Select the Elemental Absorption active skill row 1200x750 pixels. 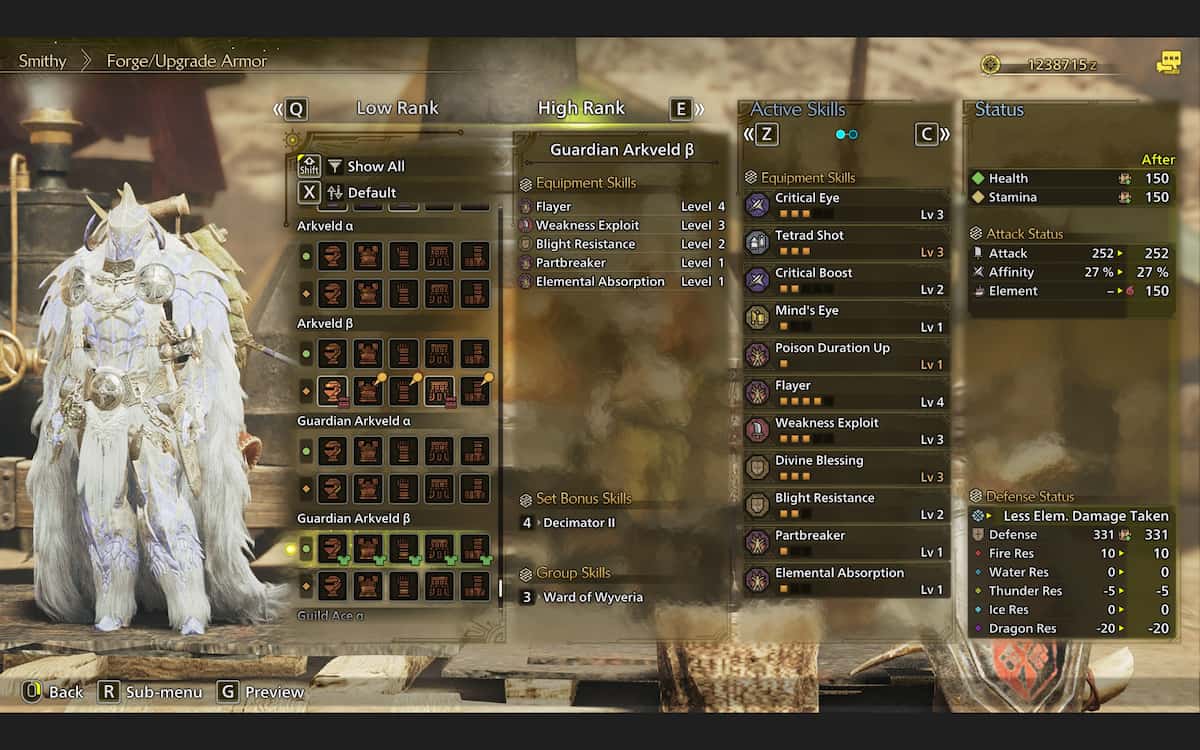845,580
